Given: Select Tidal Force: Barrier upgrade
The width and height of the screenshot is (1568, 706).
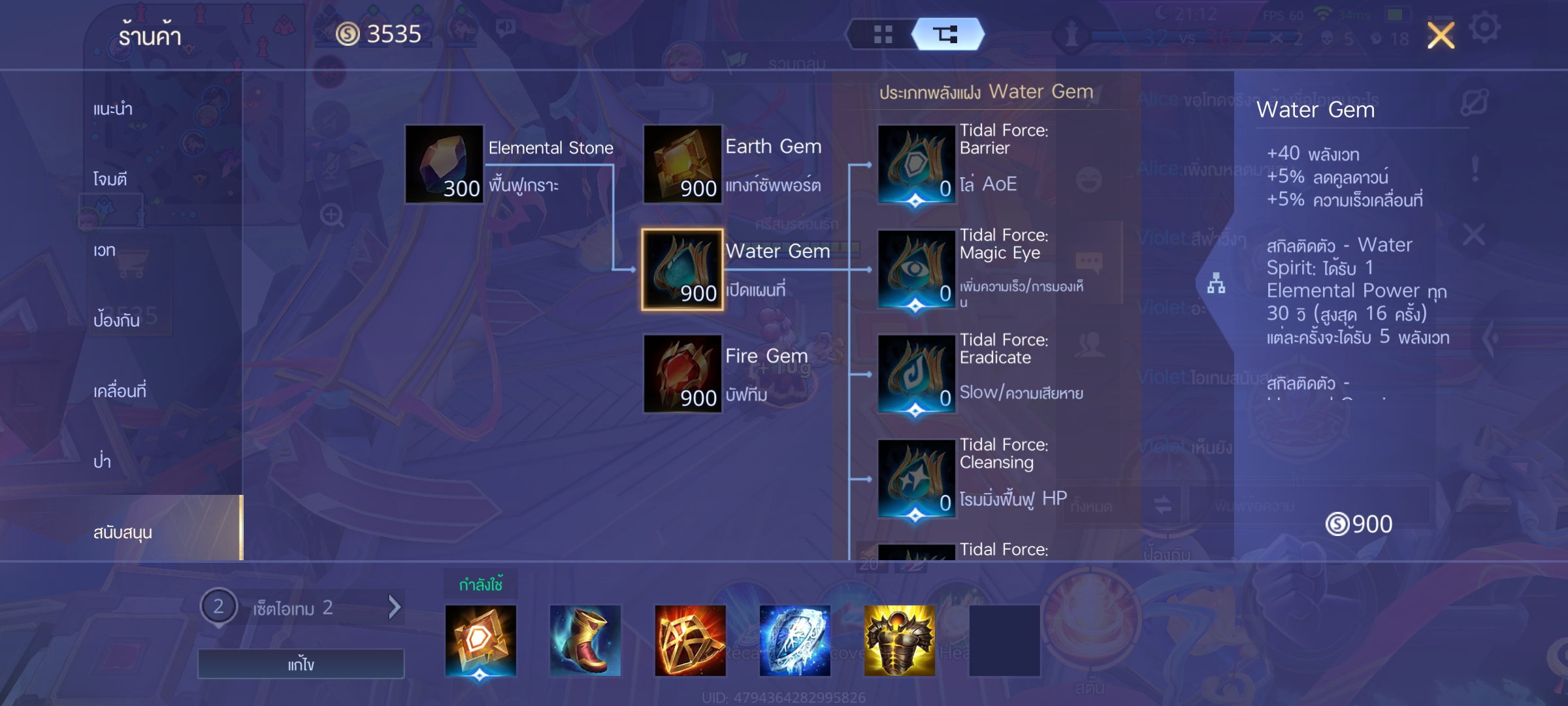Looking at the screenshot, I should click(916, 164).
